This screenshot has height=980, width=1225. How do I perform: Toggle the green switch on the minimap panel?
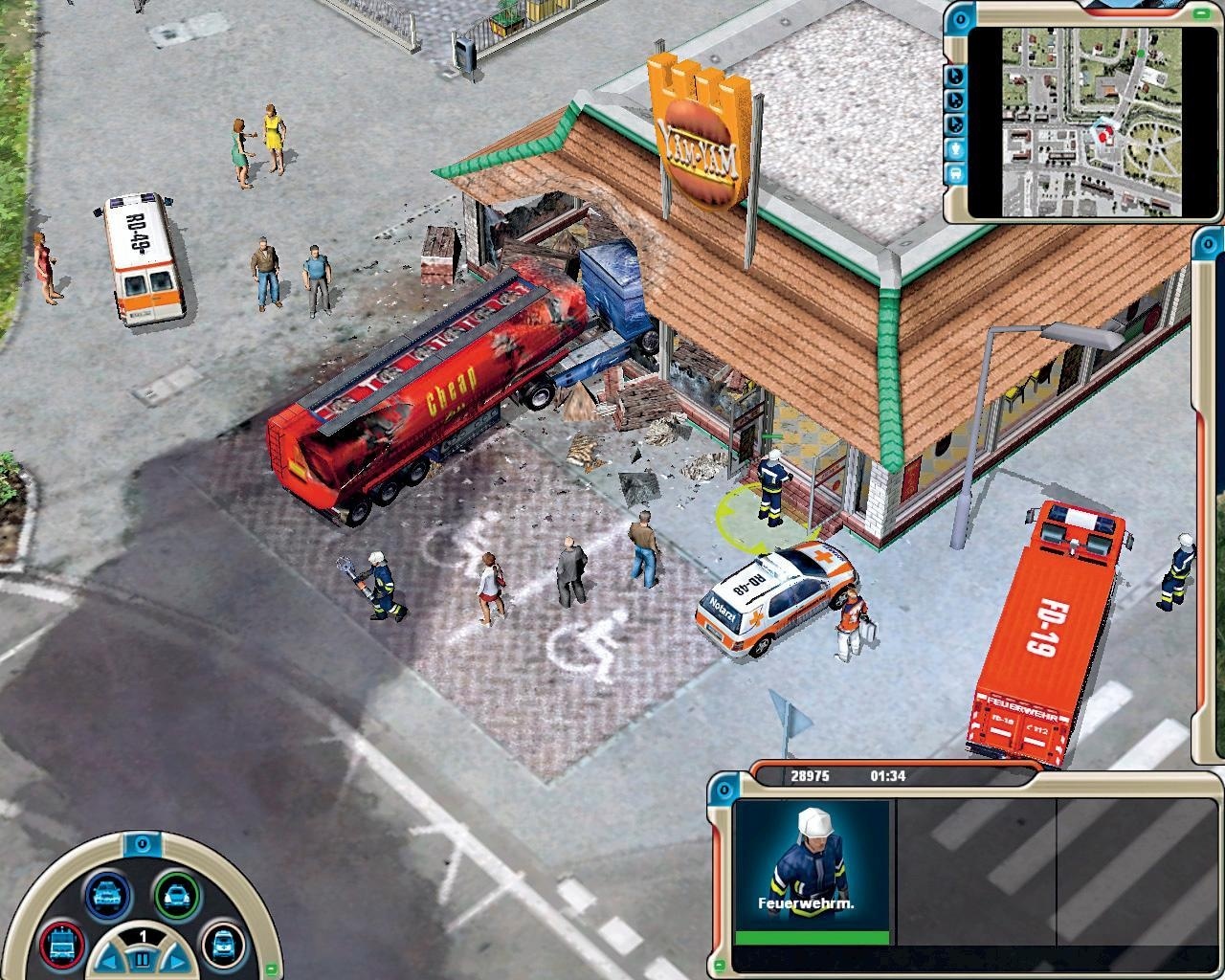pos(1200,14)
